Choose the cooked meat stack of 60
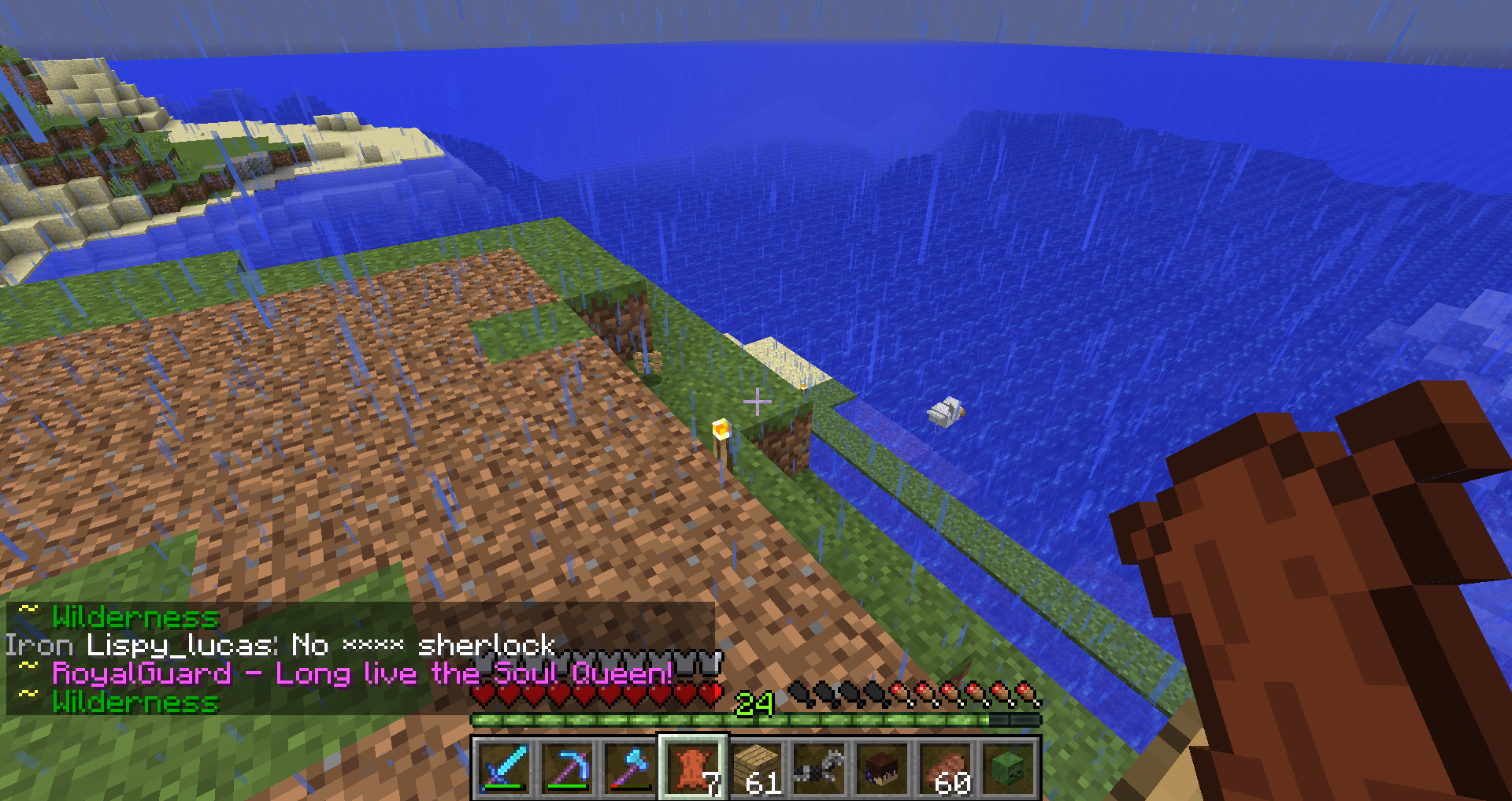 pos(945,768)
